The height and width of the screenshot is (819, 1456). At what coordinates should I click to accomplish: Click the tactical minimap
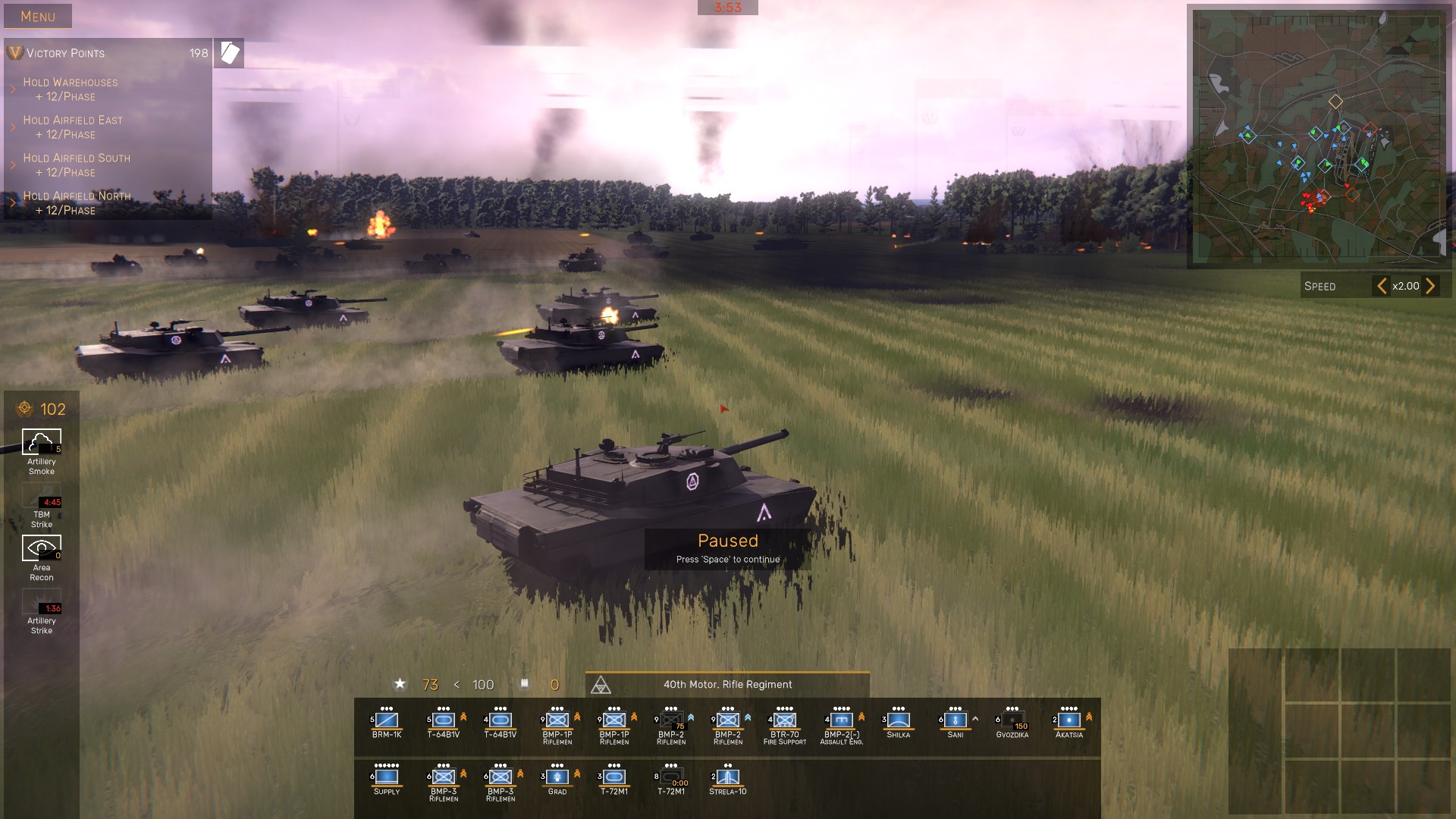tap(1318, 136)
